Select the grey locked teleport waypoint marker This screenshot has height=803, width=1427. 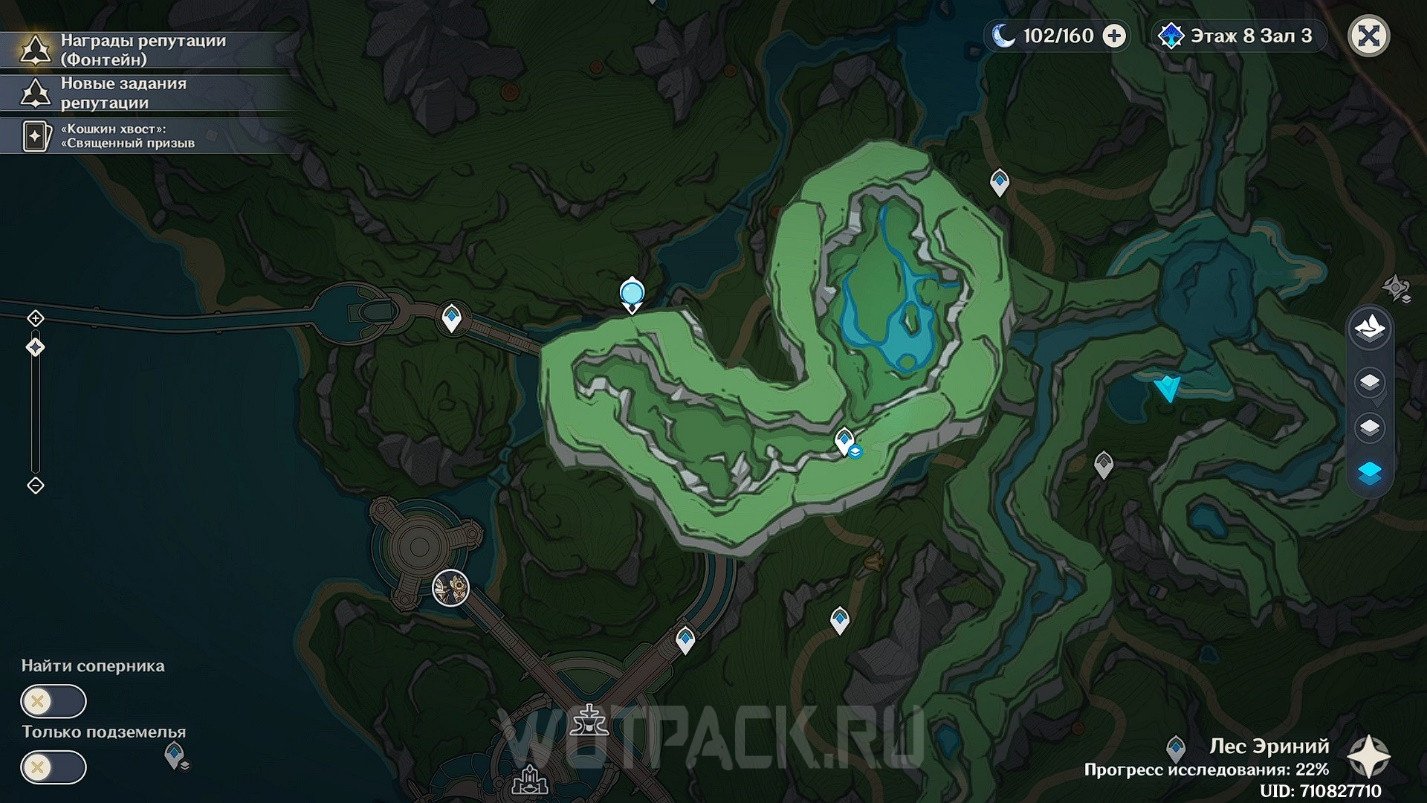point(1103,464)
